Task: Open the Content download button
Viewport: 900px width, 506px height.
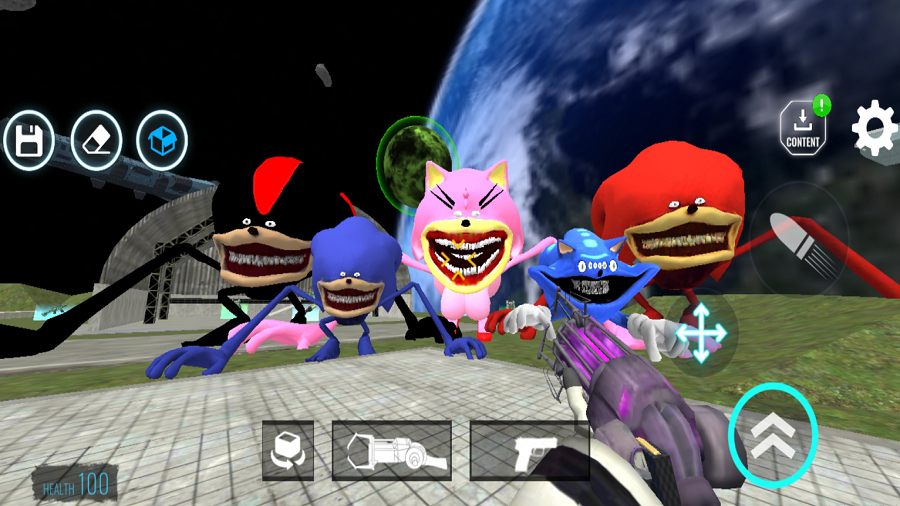Action: point(802,128)
